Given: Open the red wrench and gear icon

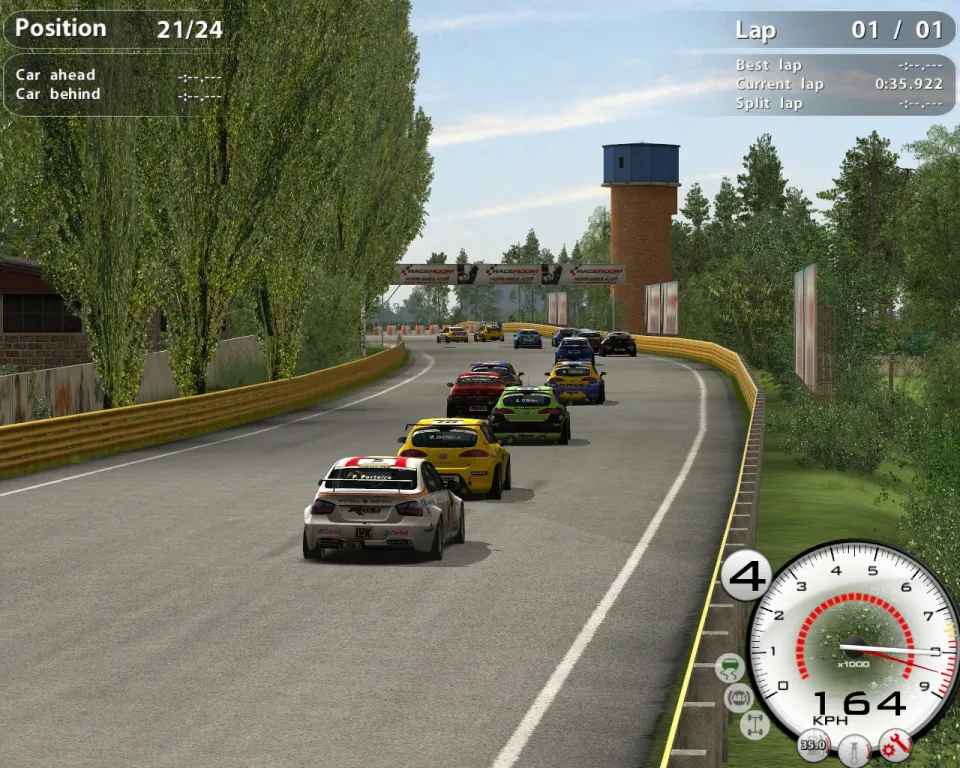Looking at the screenshot, I should tap(895, 744).
